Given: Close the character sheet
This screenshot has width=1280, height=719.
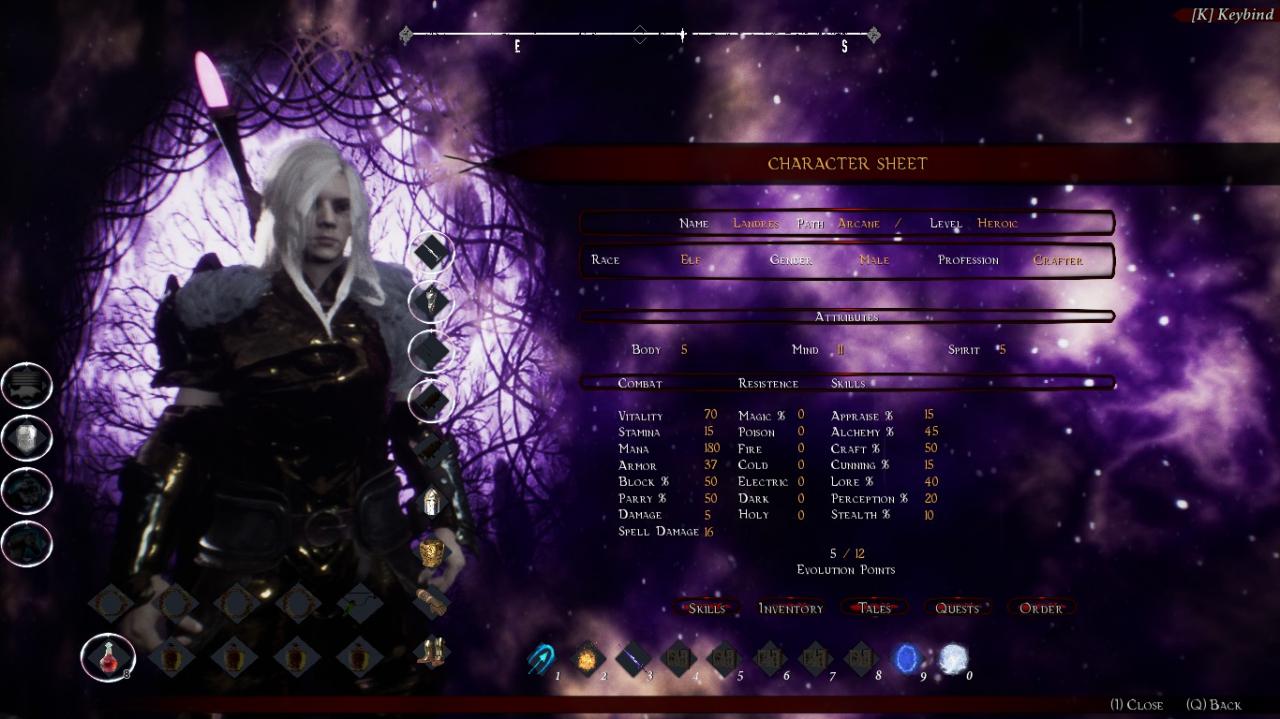Looking at the screenshot, I should coord(1137,705).
